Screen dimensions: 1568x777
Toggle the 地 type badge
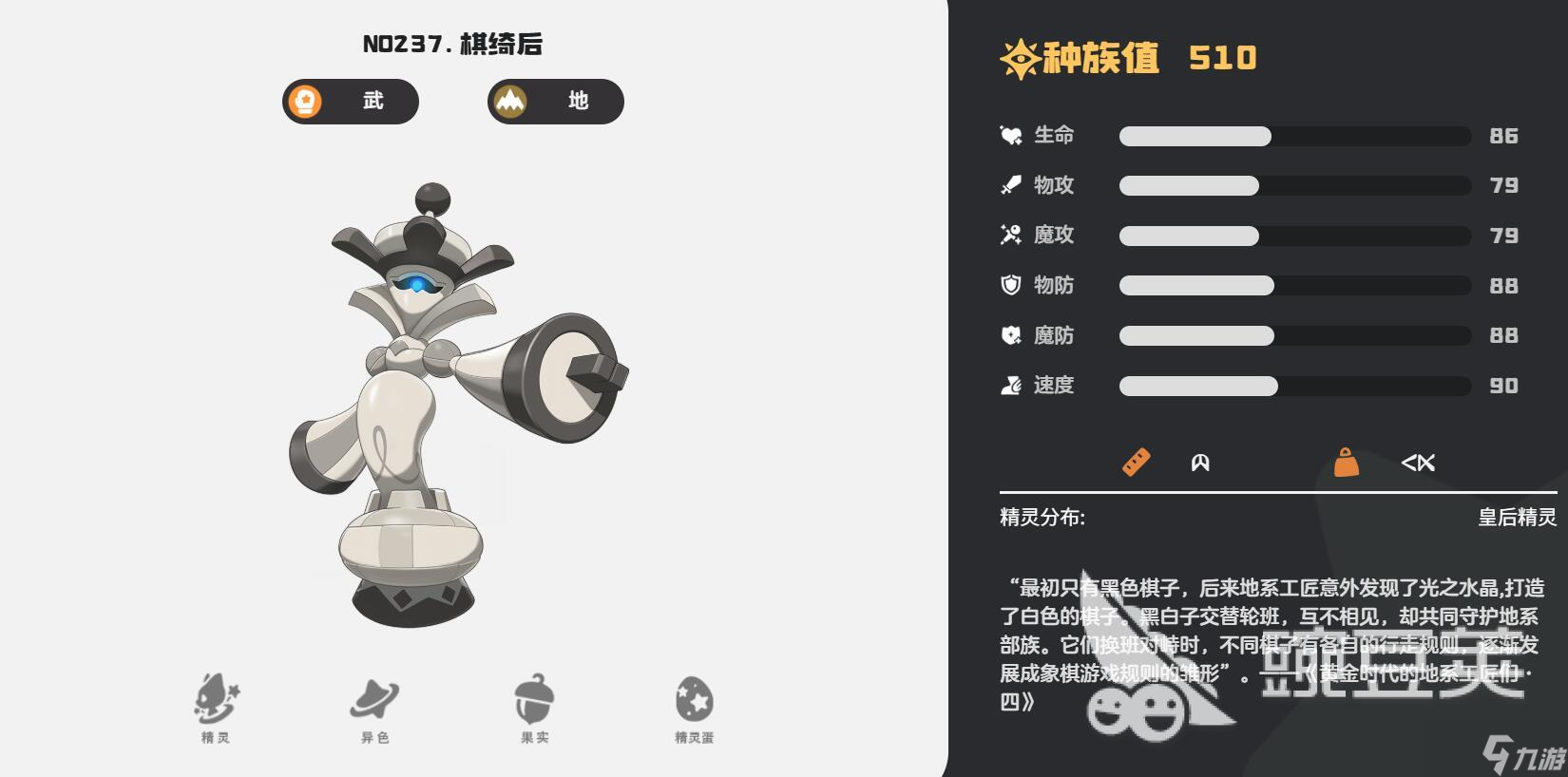pyautogui.click(x=555, y=102)
